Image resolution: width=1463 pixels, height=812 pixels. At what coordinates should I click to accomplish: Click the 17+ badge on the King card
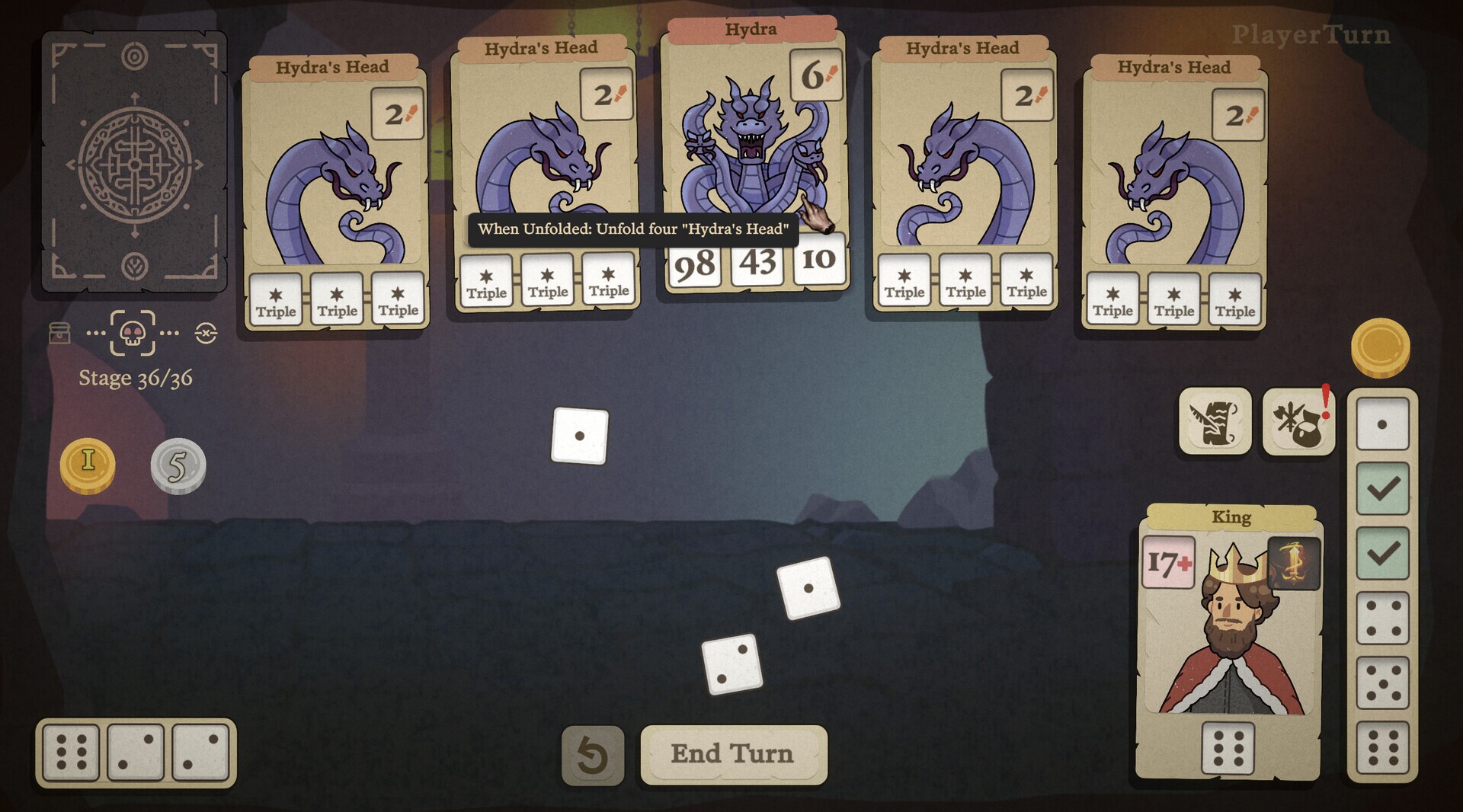pos(1170,561)
